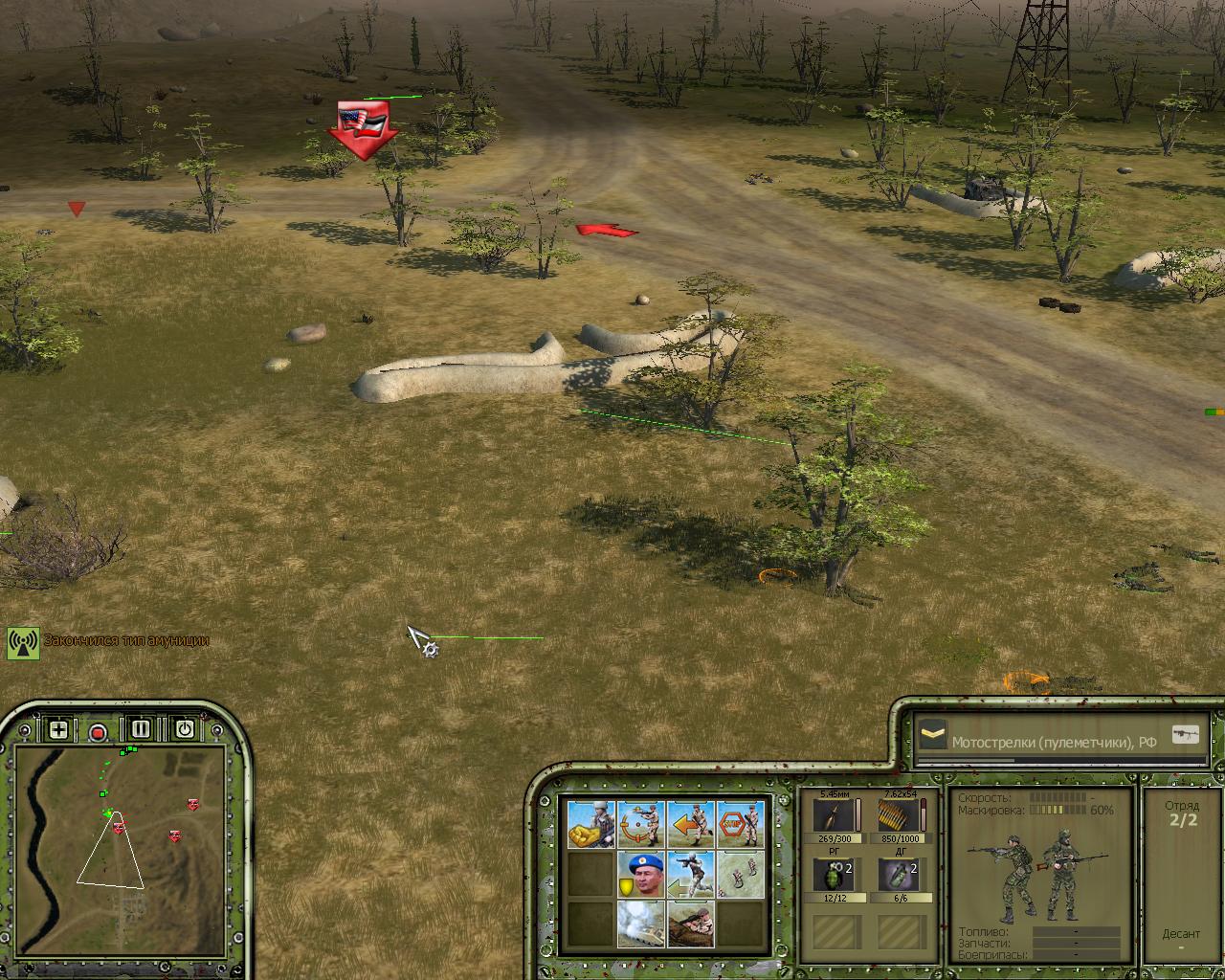Select the scattered soldiers formation icon
The width and height of the screenshot is (1225, 980).
point(740,874)
